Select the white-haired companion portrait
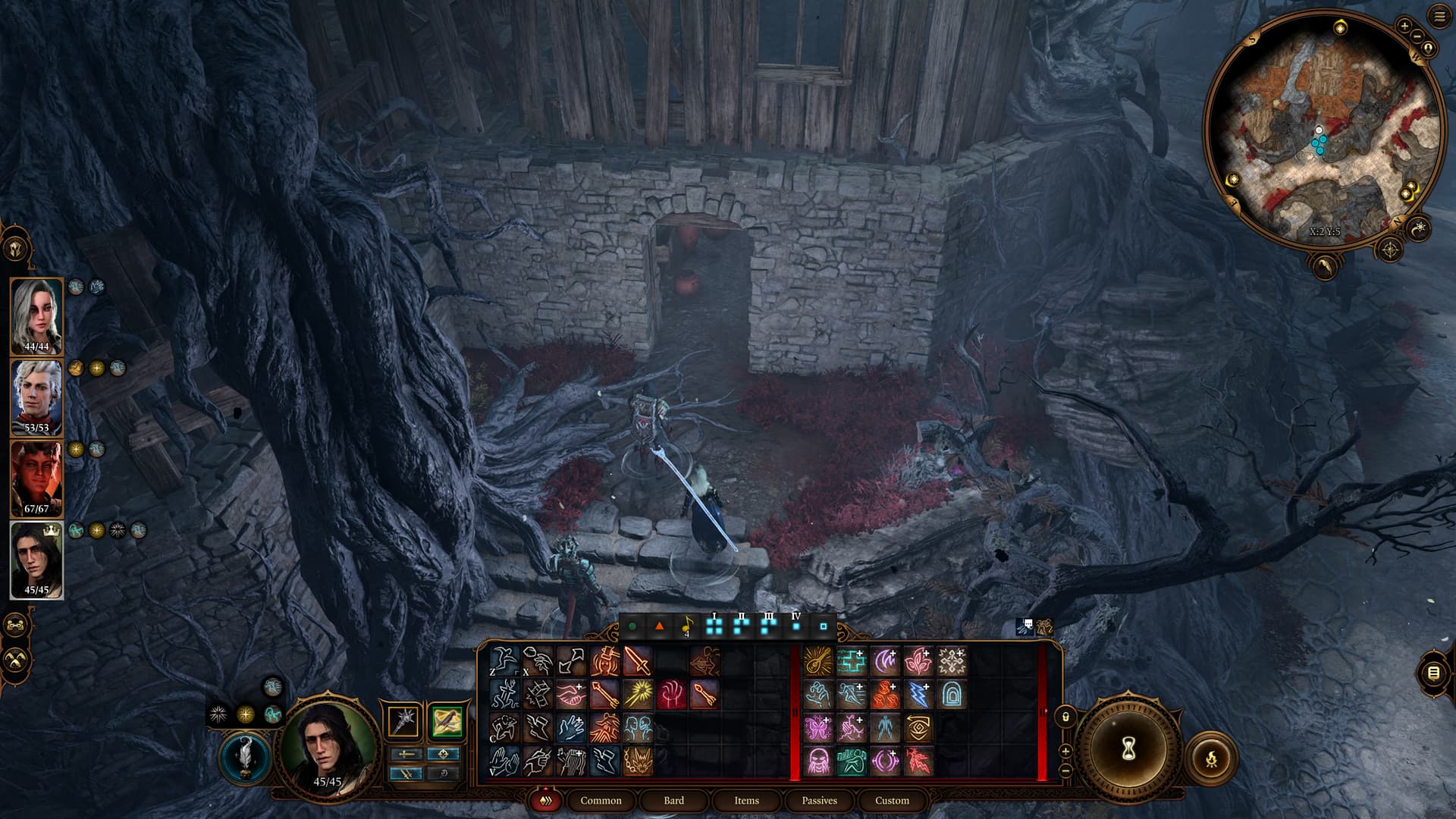 pyautogui.click(x=36, y=316)
